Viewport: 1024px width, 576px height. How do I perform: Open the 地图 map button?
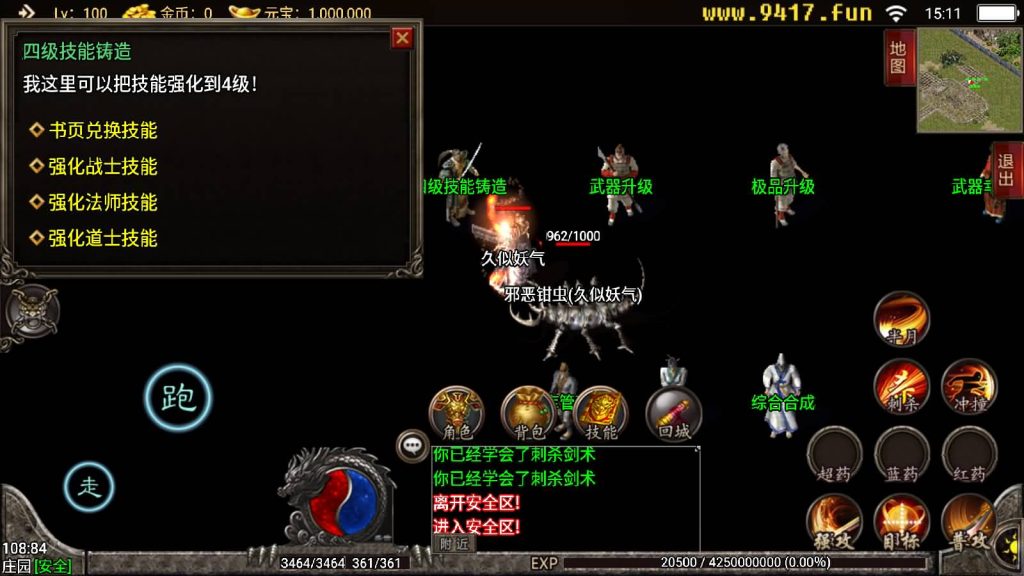coord(898,56)
